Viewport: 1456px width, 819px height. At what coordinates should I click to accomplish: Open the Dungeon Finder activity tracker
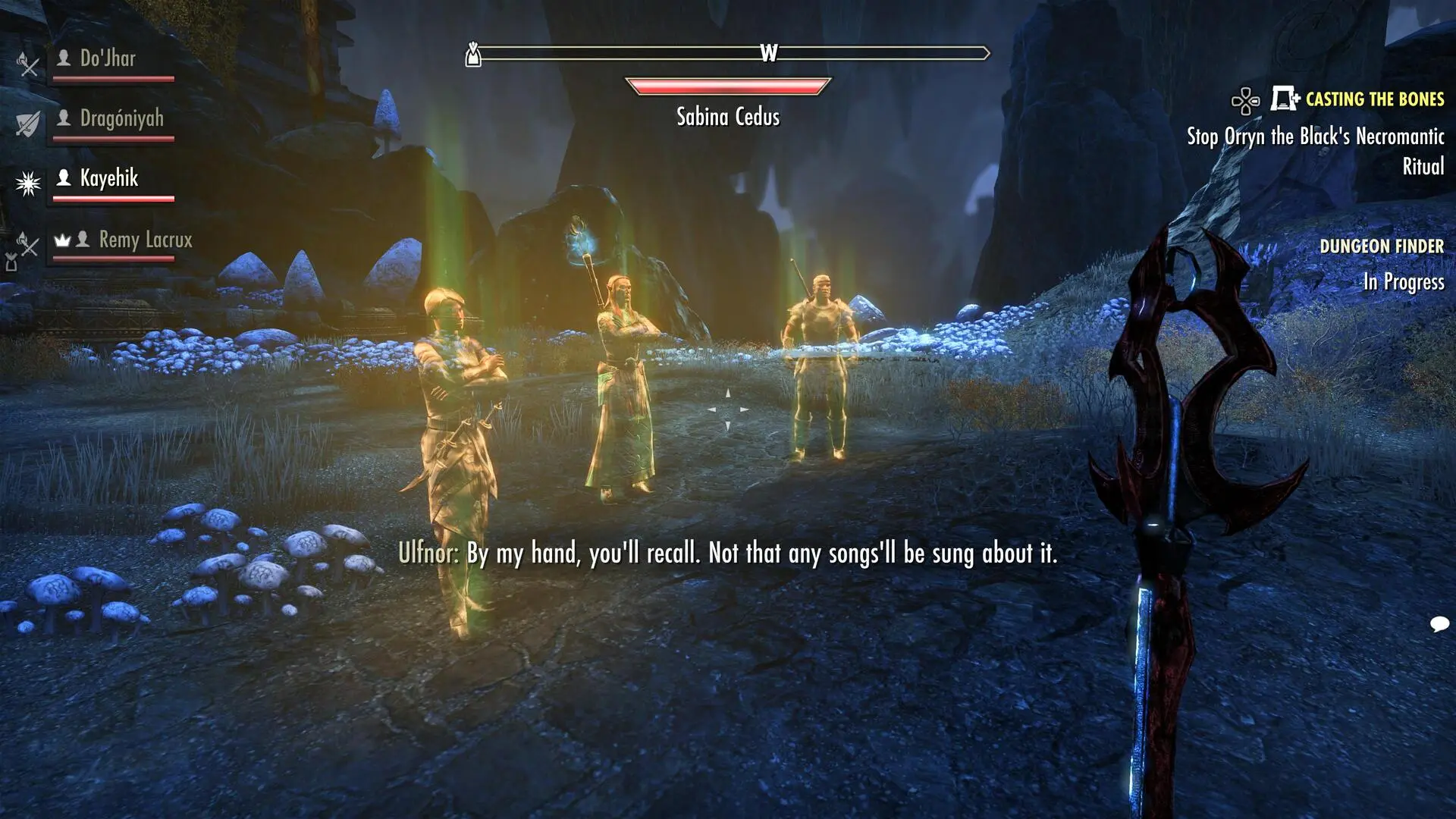coord(1381,246)
